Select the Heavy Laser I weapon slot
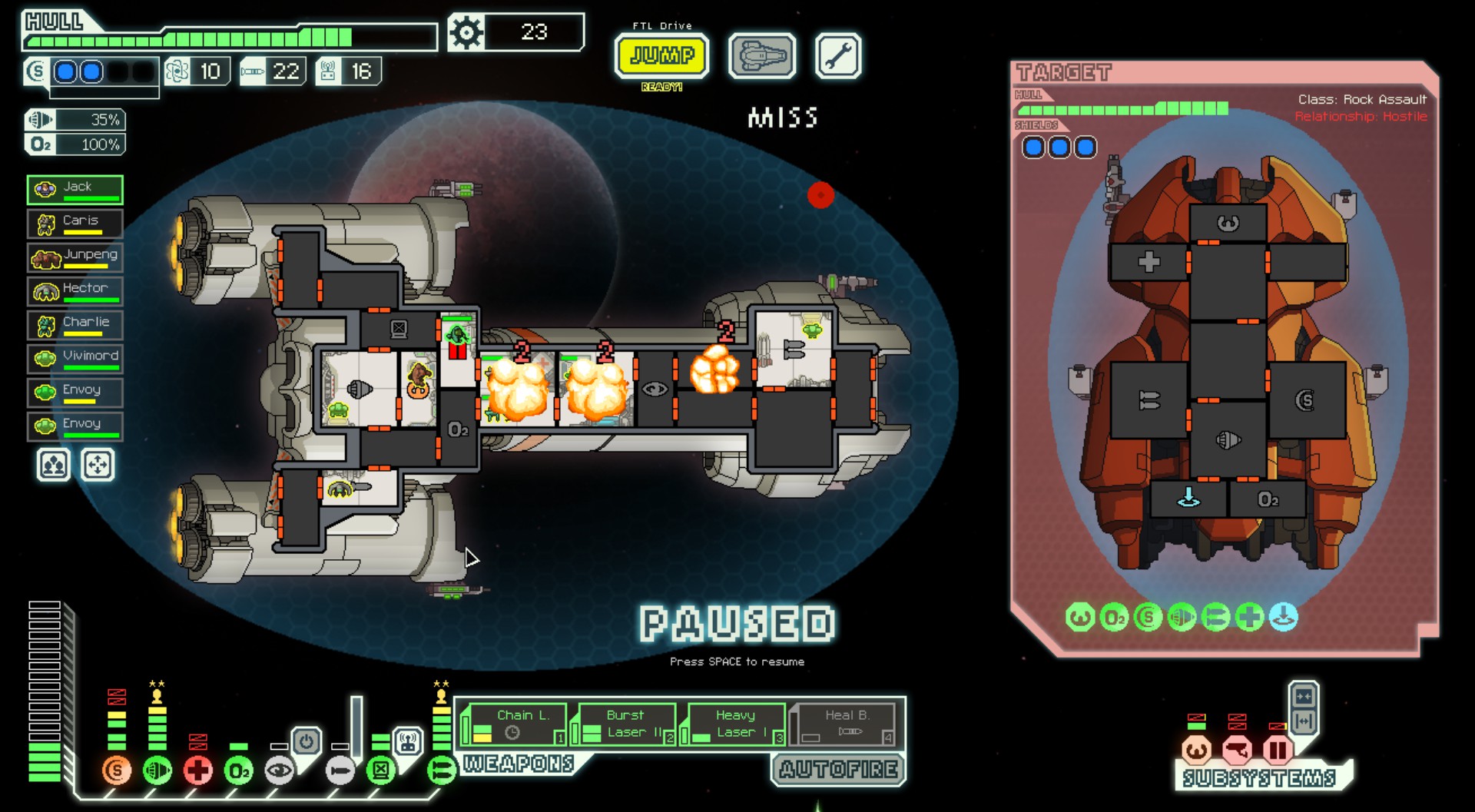 [732, 723]
